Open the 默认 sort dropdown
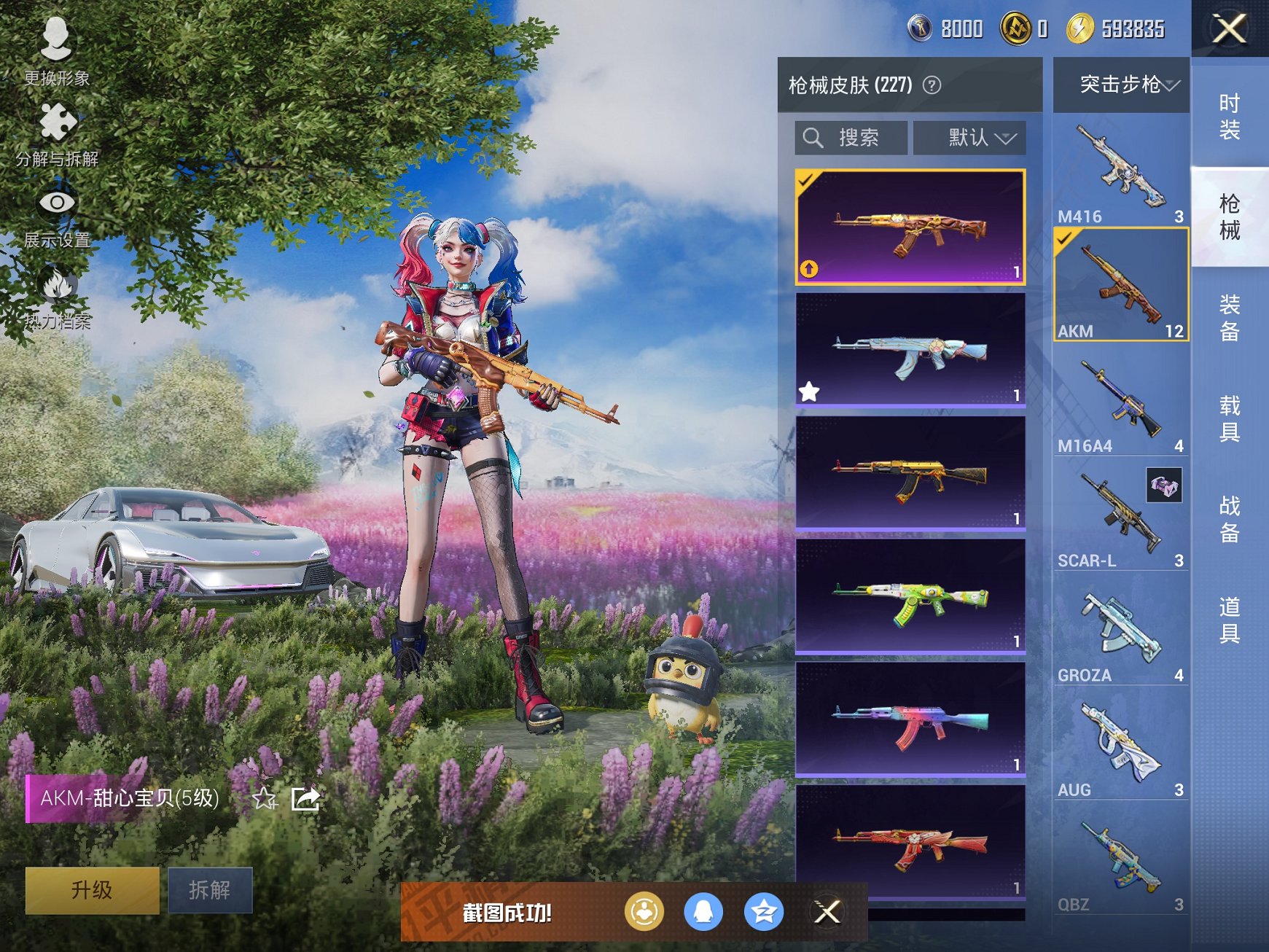Image resolution: width=1269 pixels, height=952 pixels. pyautogui.click(x=970, y=138)
